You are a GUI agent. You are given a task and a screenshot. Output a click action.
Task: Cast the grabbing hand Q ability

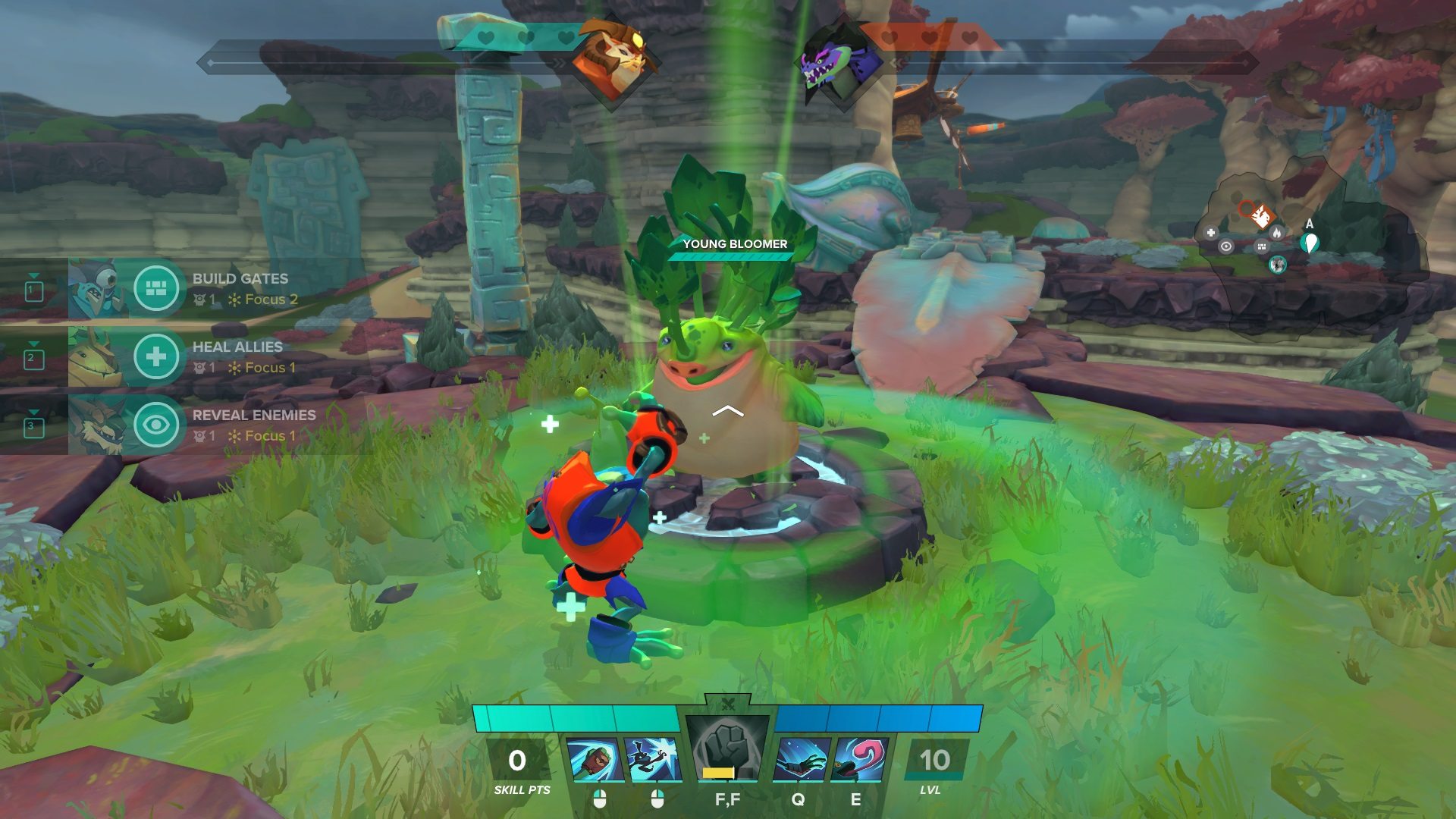click(801, 760)
